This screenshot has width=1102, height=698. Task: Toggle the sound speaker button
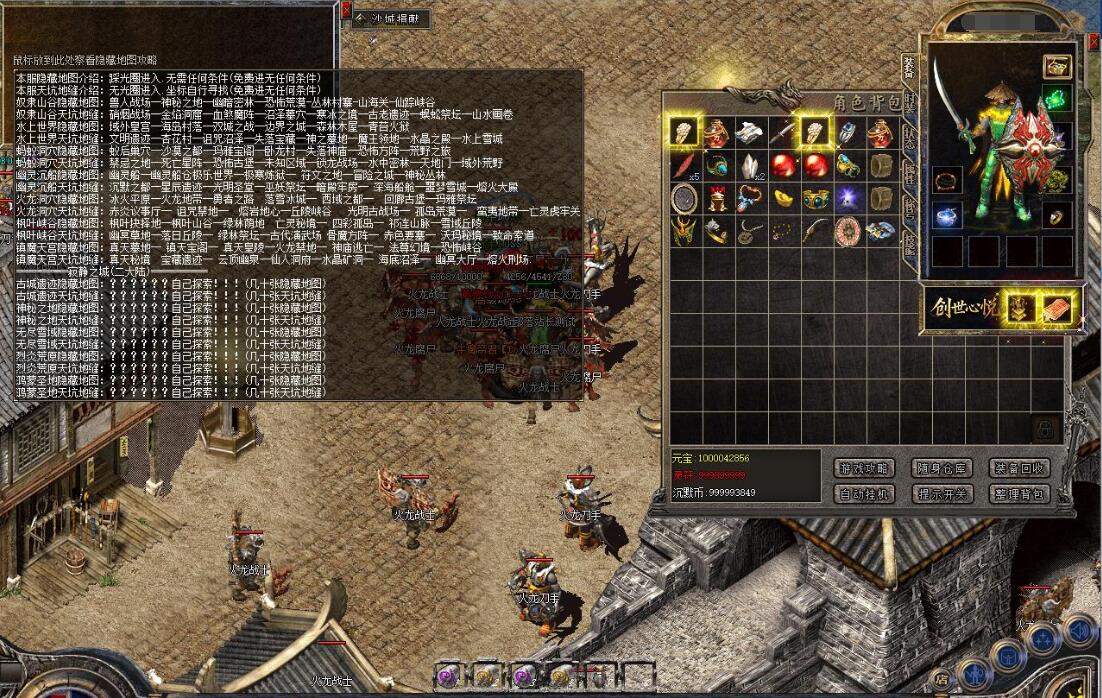tap(1079, 629)
